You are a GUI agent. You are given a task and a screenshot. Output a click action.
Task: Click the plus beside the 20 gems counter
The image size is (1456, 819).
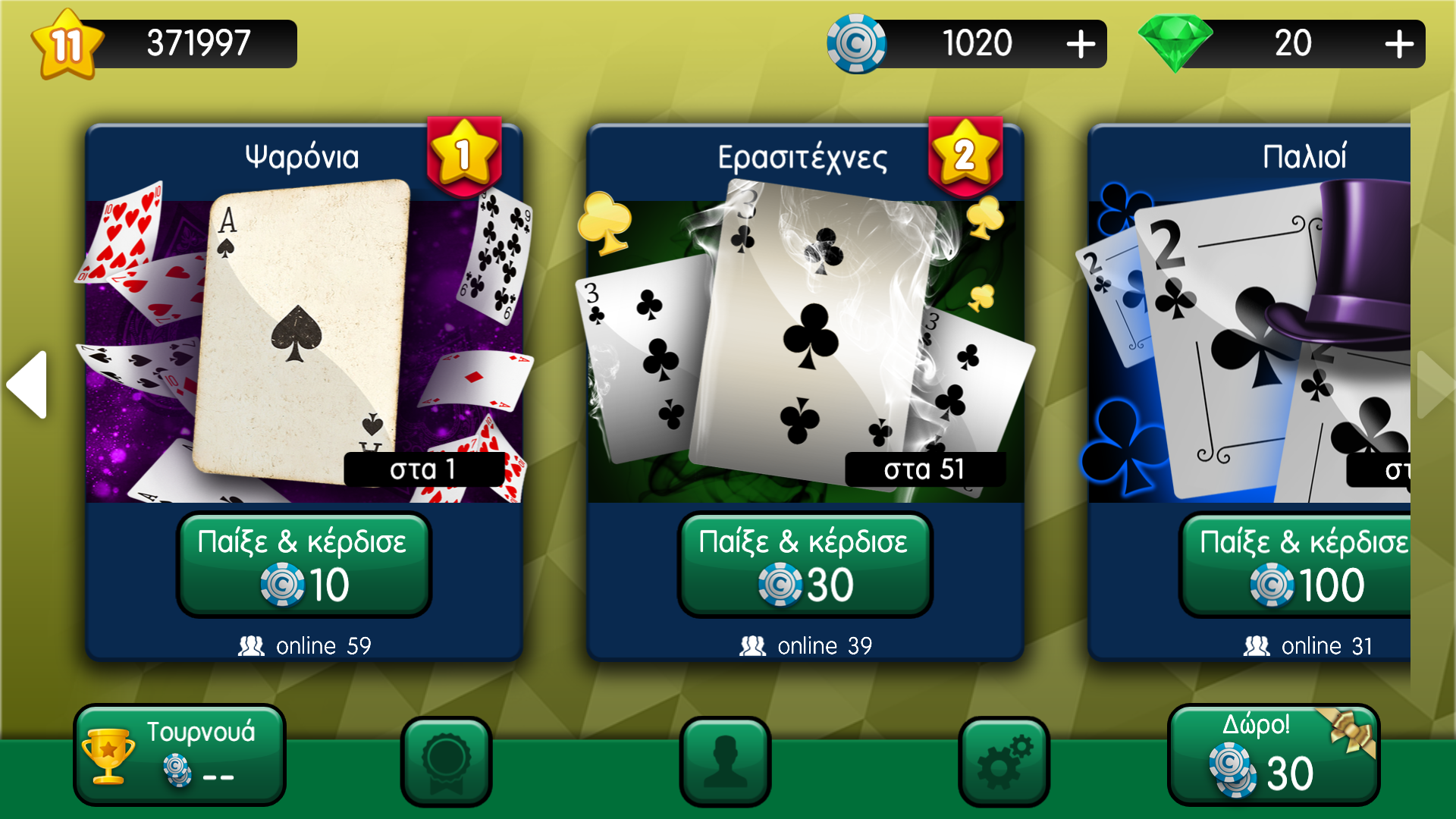[1399, 43]
